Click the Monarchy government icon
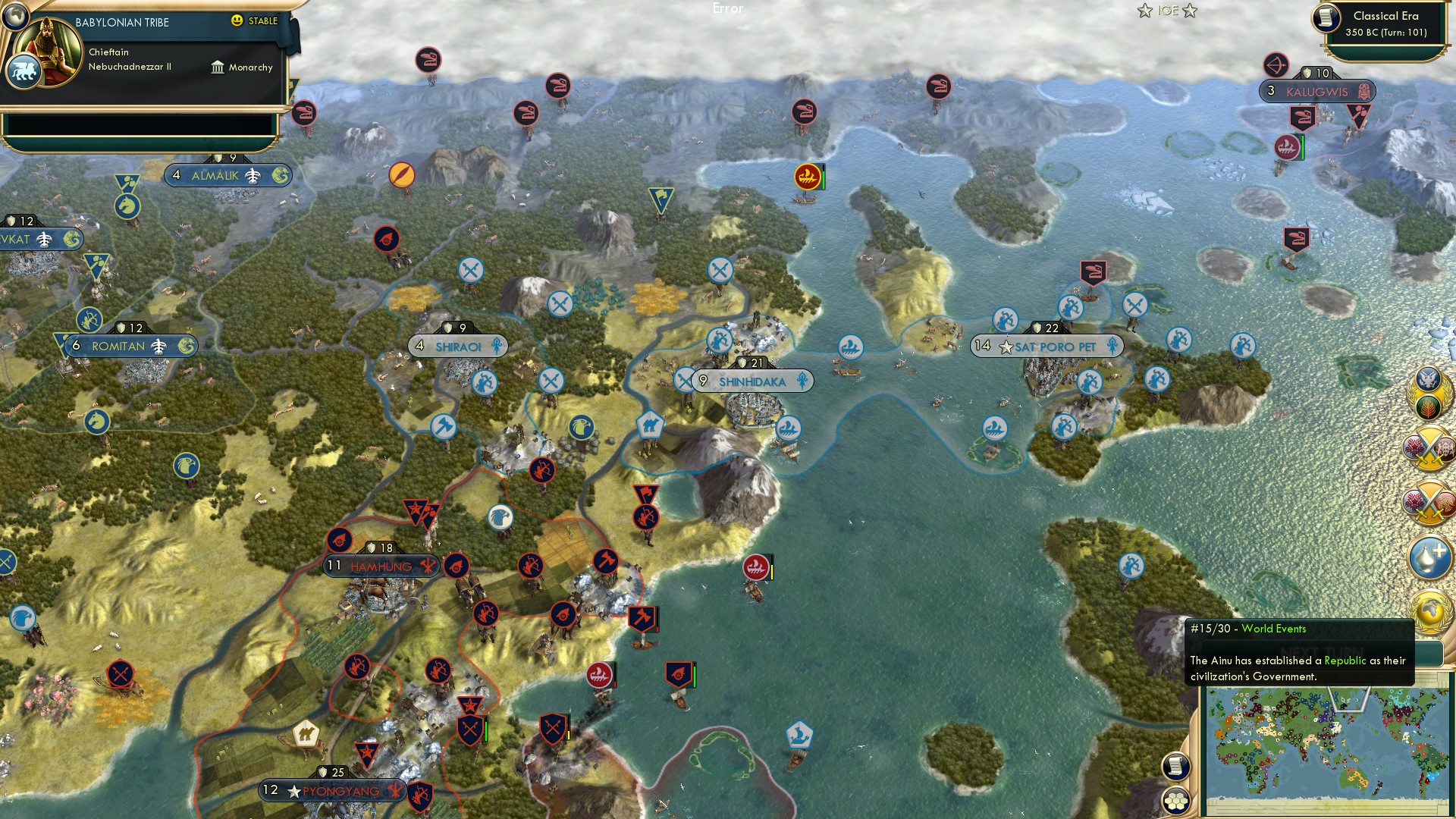Viewport: 1456px width, 819px height. (x=219, y=67)
